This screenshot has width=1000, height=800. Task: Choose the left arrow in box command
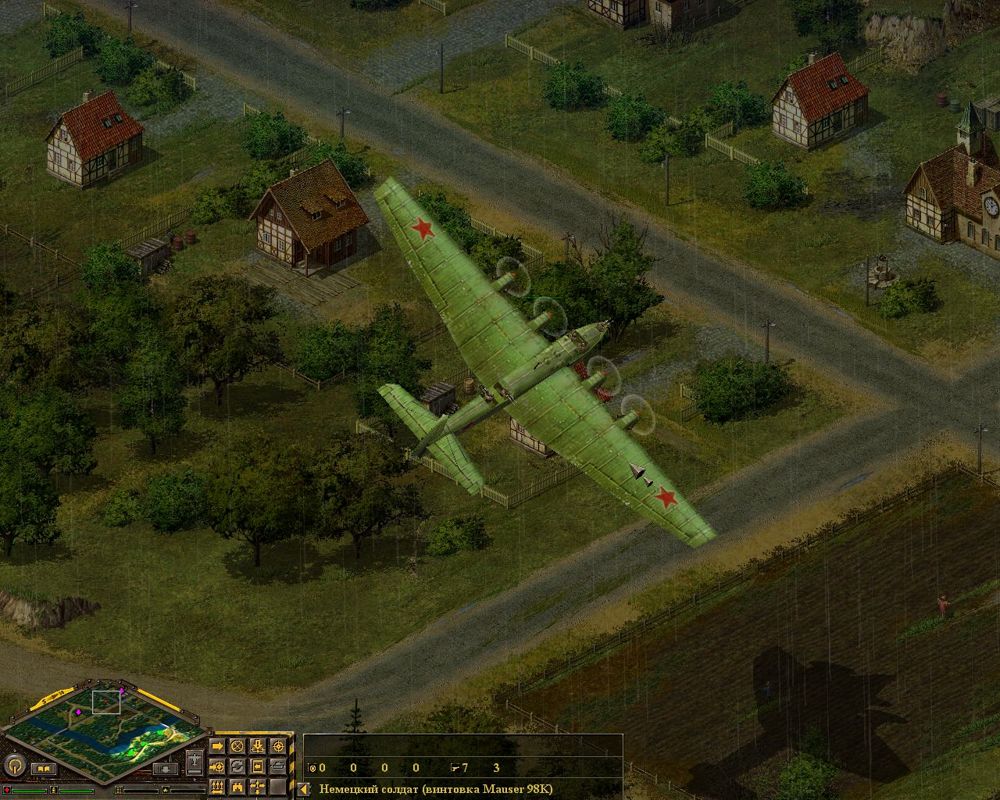(x=257, y=767)
